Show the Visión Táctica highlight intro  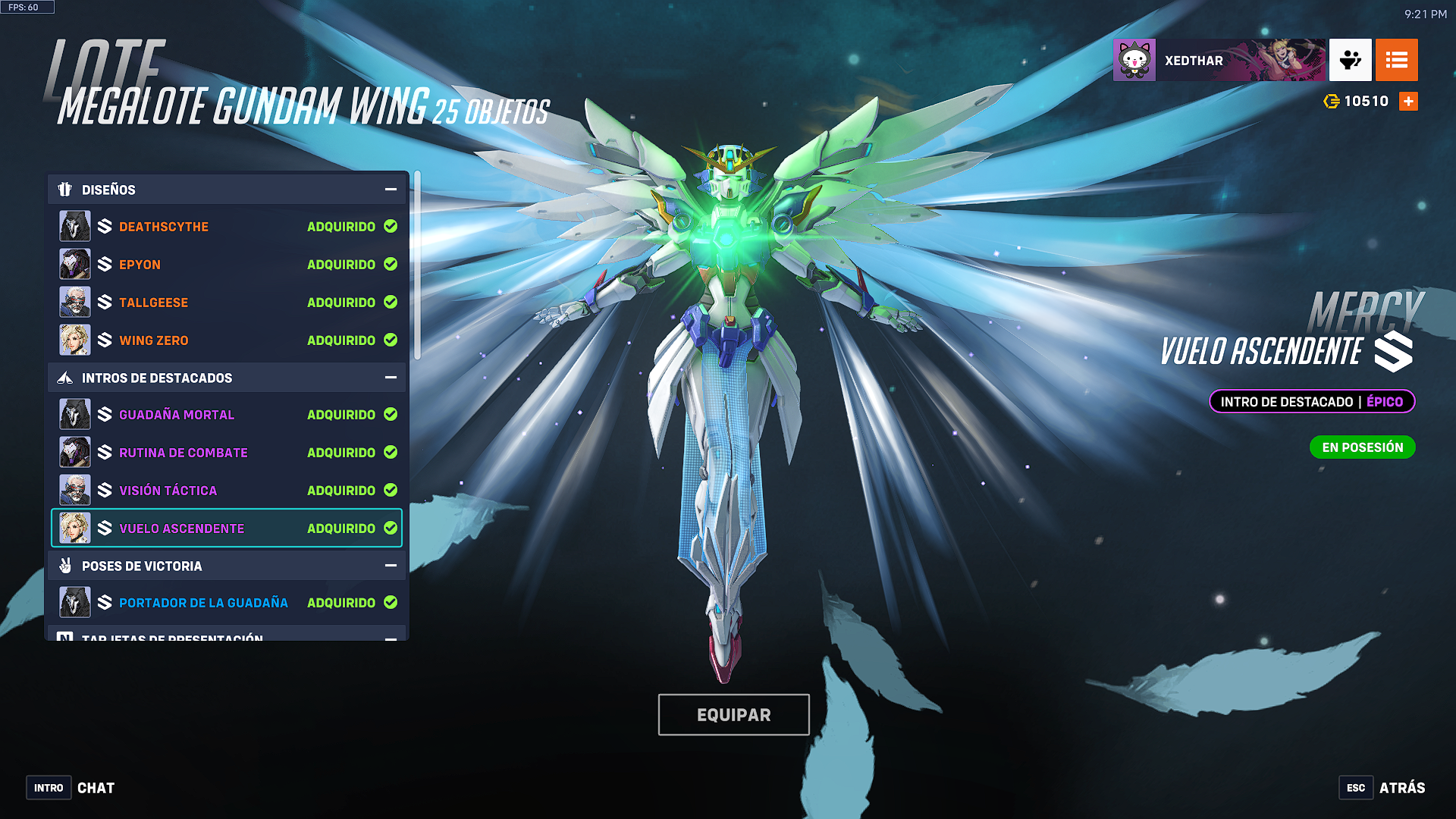[227, 491]
